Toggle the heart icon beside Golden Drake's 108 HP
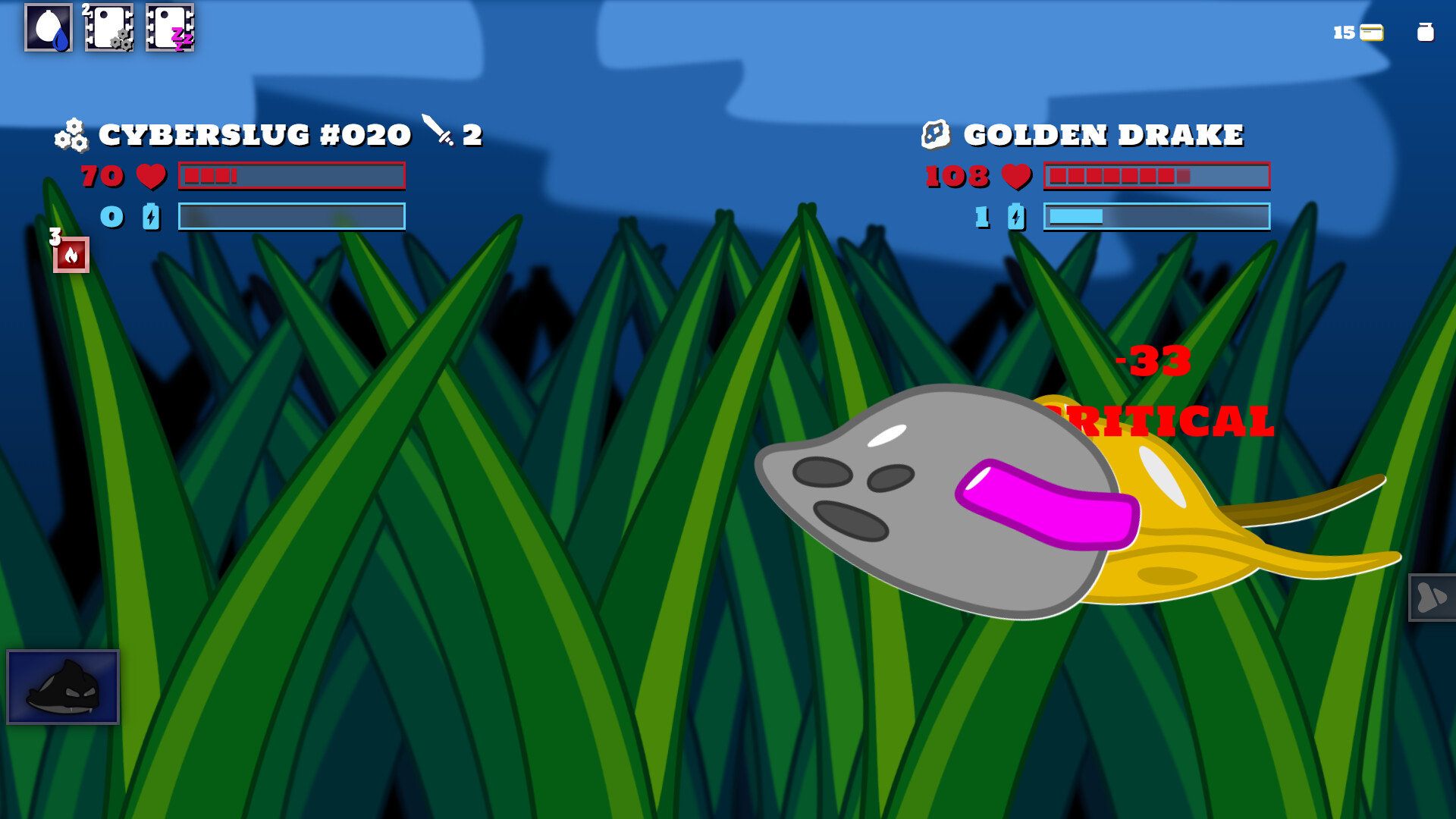 [x=1016, y=177]
